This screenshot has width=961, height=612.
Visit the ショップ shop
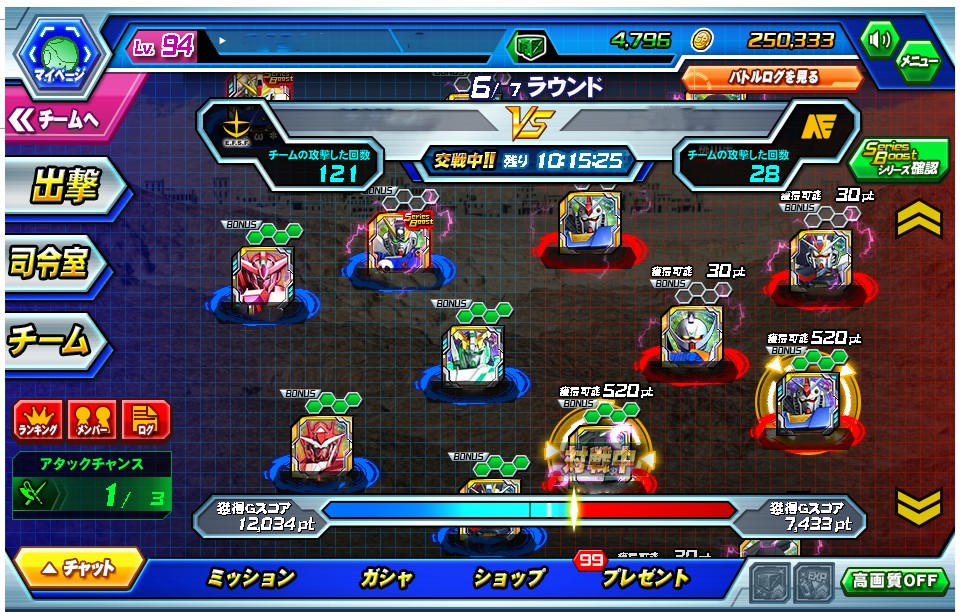(509, 578)
